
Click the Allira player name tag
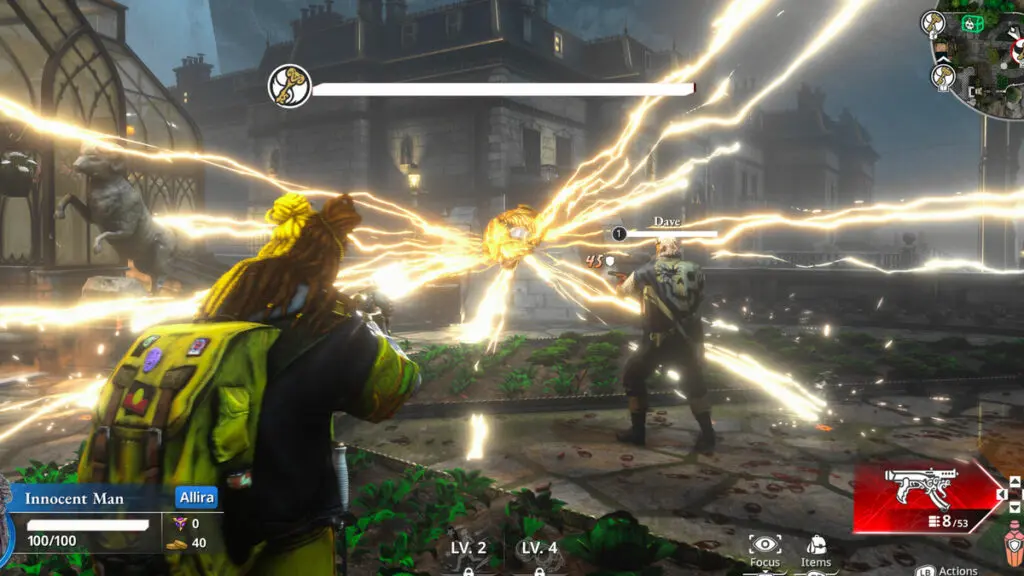[196, 498]
